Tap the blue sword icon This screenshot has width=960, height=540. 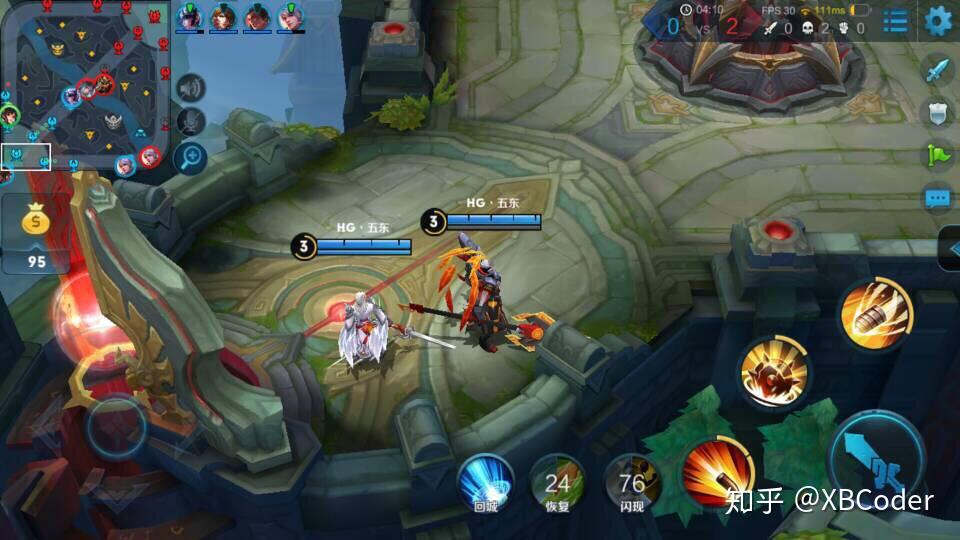[x=937, y=70]
